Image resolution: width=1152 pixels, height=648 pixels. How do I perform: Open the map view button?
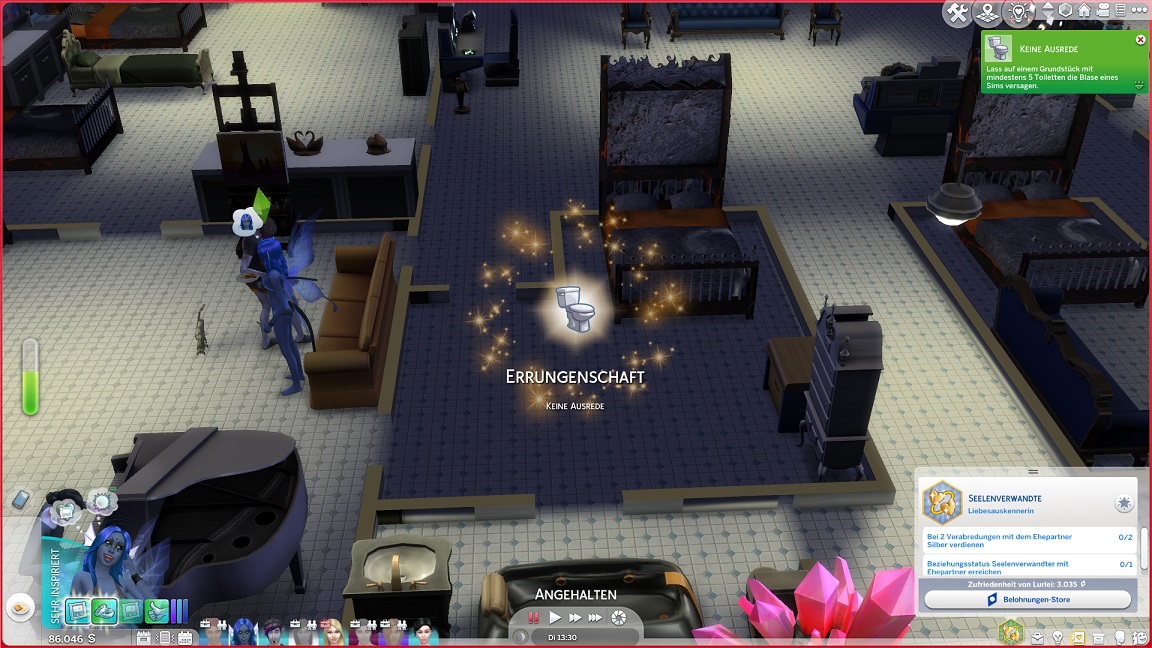989,13
